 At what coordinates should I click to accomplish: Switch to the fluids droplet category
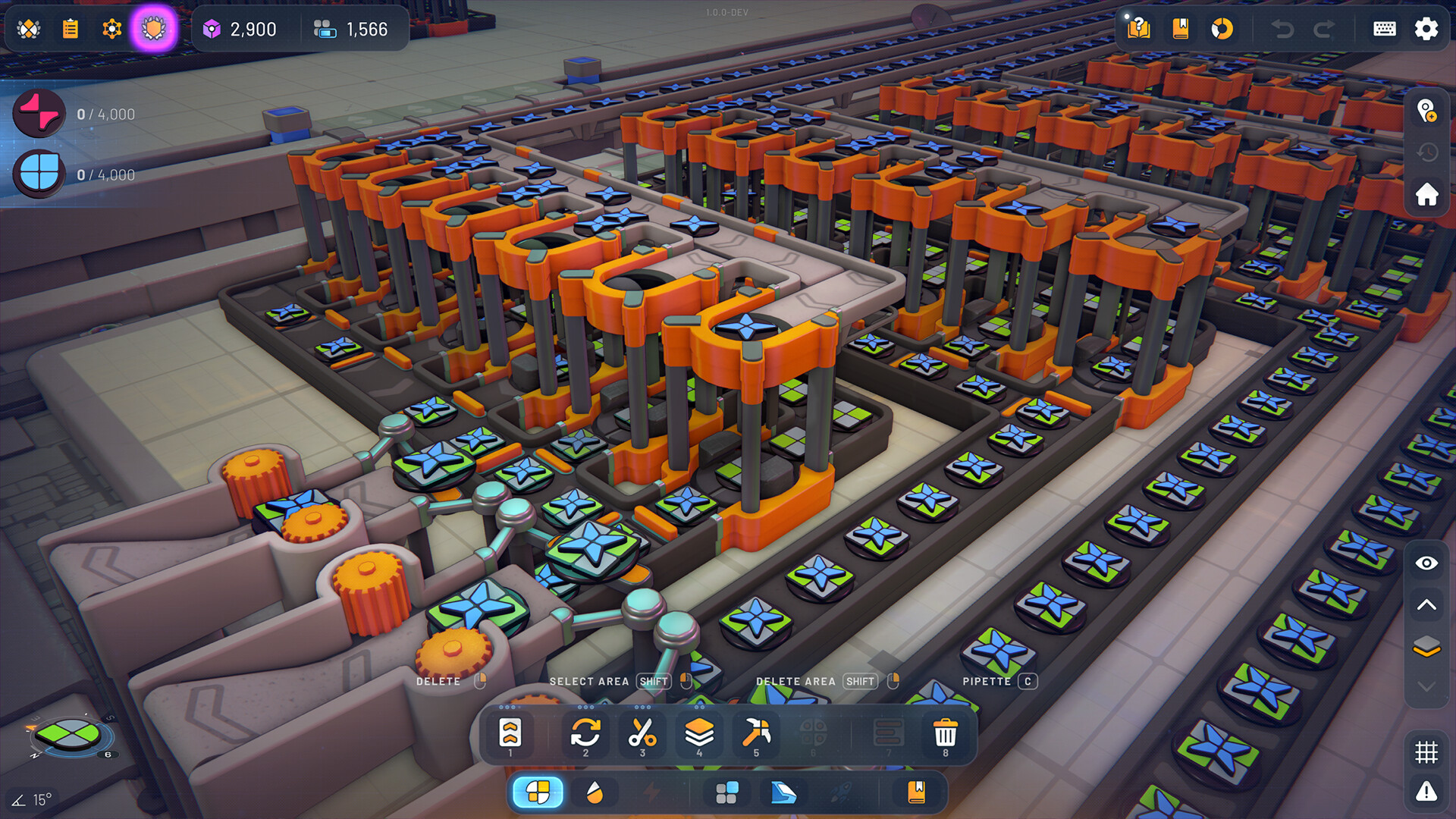tap(595, 793)
